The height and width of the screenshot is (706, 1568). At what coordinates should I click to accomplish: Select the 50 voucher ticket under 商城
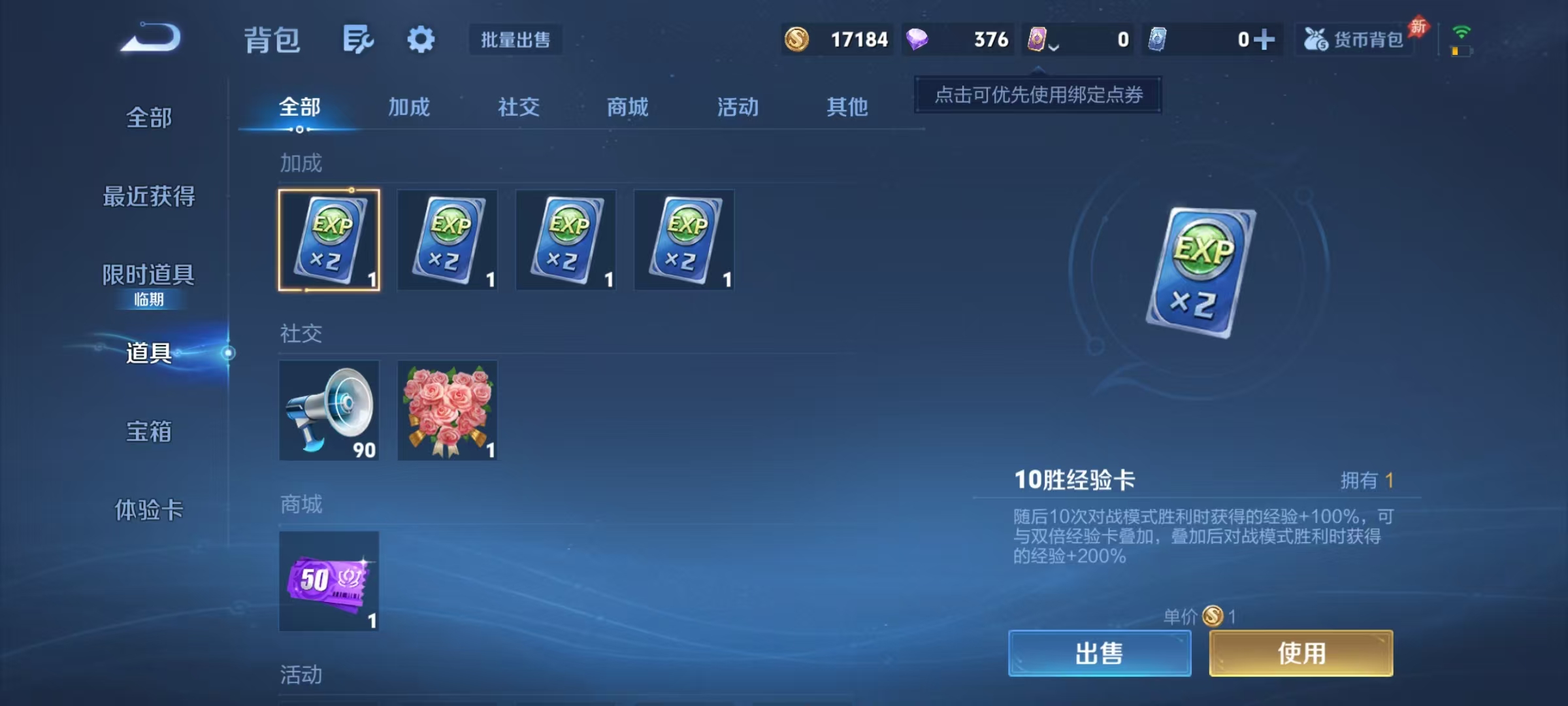tap(329, 582)
